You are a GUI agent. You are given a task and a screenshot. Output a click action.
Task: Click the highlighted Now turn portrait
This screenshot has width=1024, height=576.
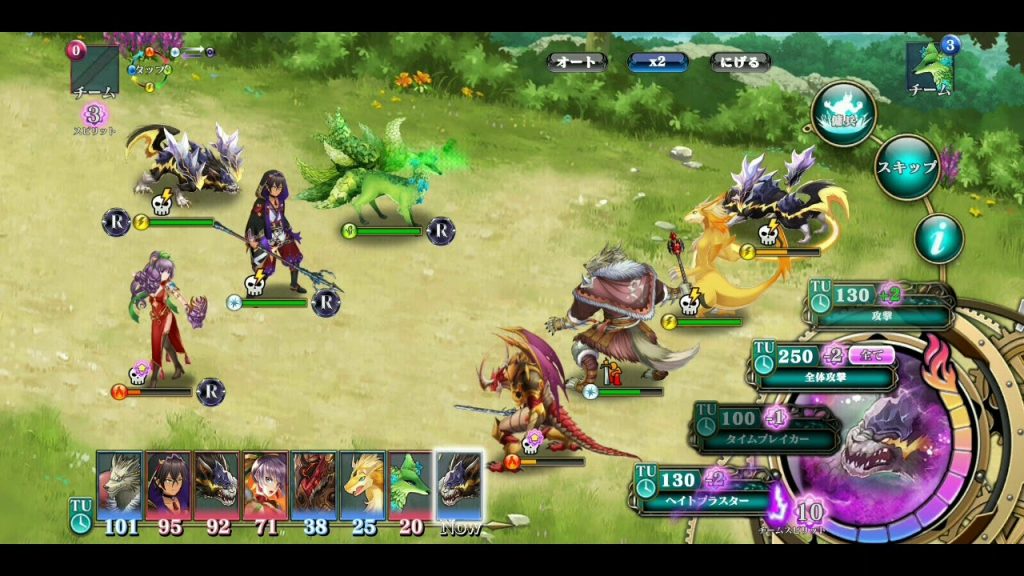point(459,485)
